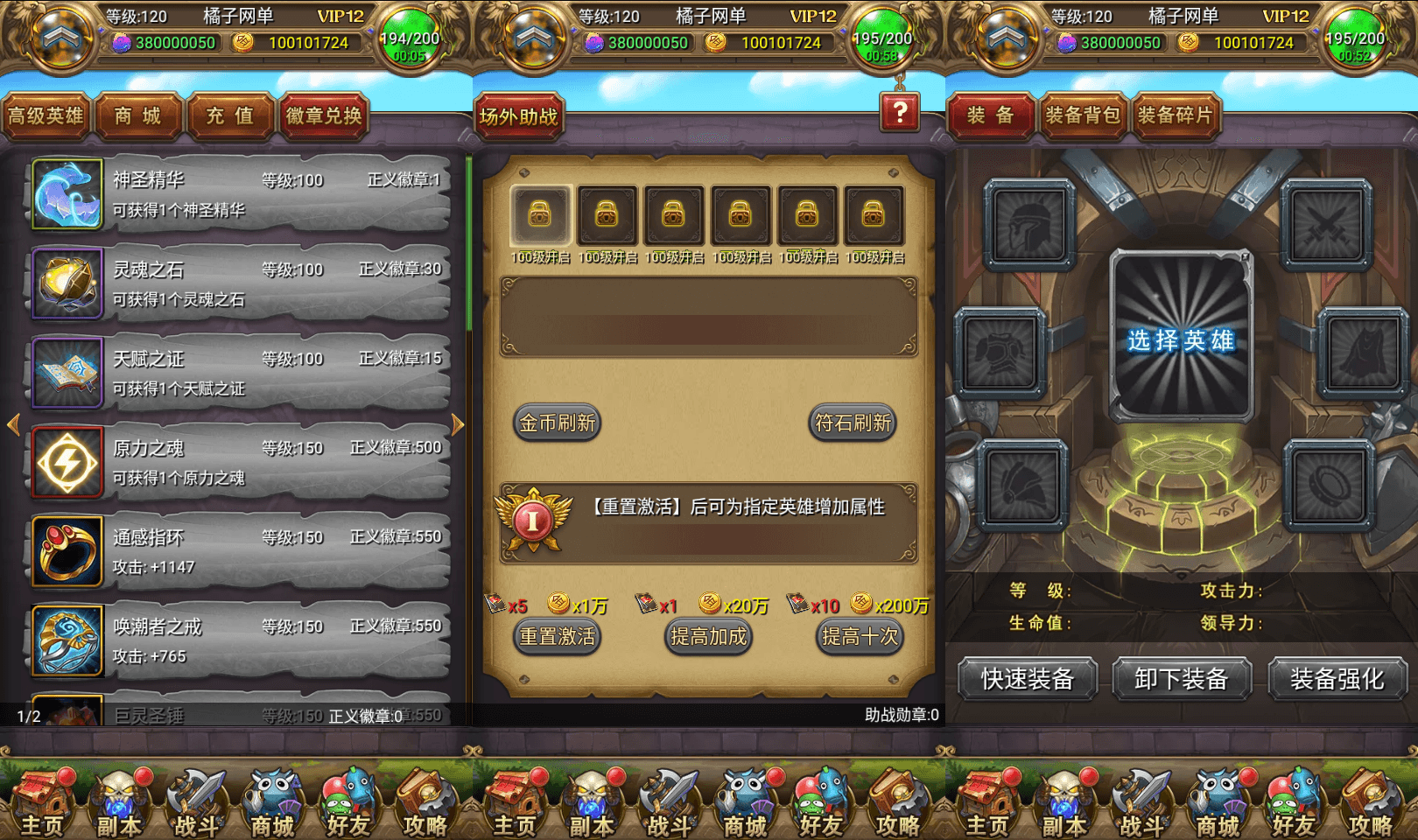Switch to the 徽章兑换 tab
The image size is (1418, 840).
pyautogui.click(x=324, y=115)
